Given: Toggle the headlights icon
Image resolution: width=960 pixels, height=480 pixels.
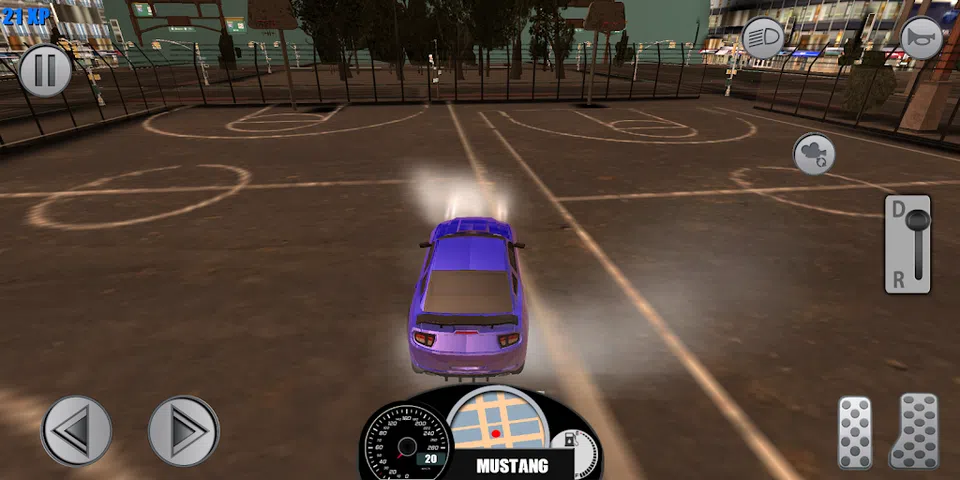Looking at the screenshot, I should pyautogui.click(x=764, y=39).
